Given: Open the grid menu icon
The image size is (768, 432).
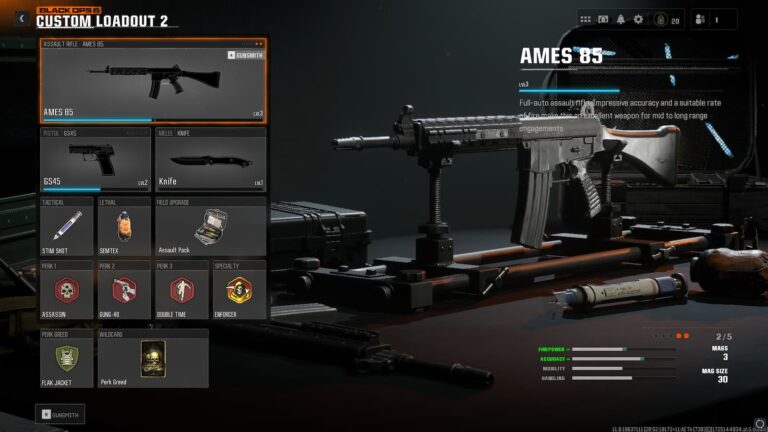Looking at the screenshot, I should [x=587, y=19].
